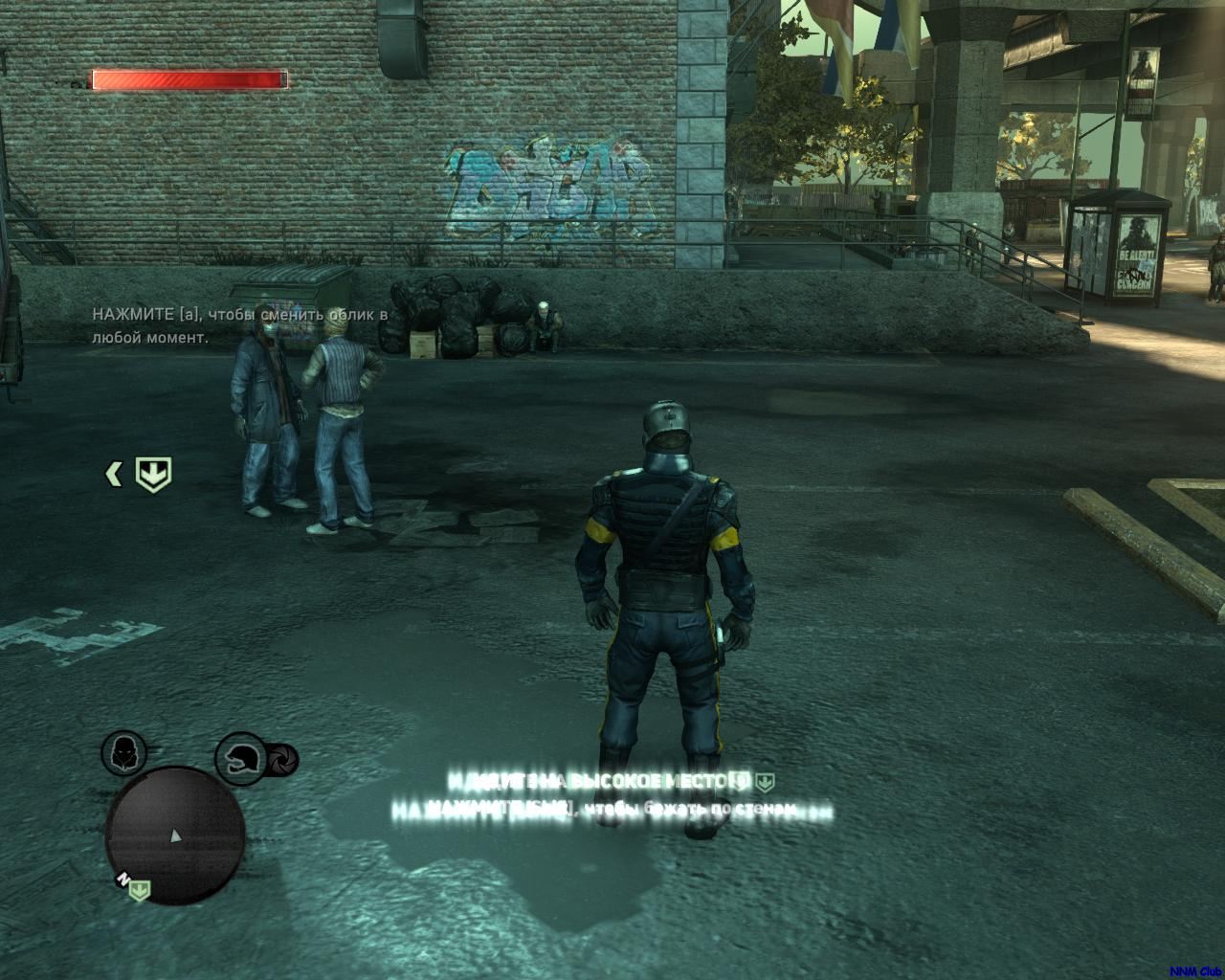
Task: Select the hooded figure form icon
Action: pos(124,752)
